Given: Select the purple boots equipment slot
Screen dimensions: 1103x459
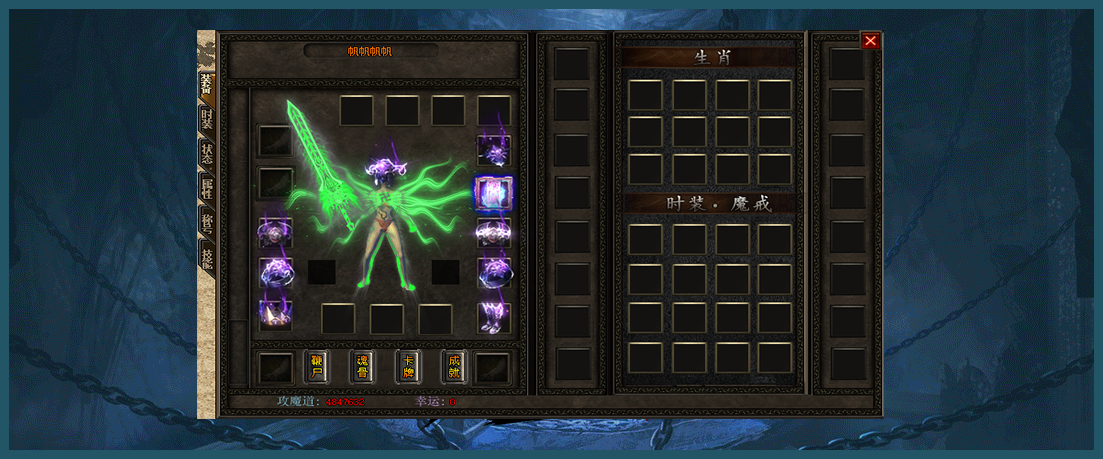Looking at the screenshot, I should point(493,317).
